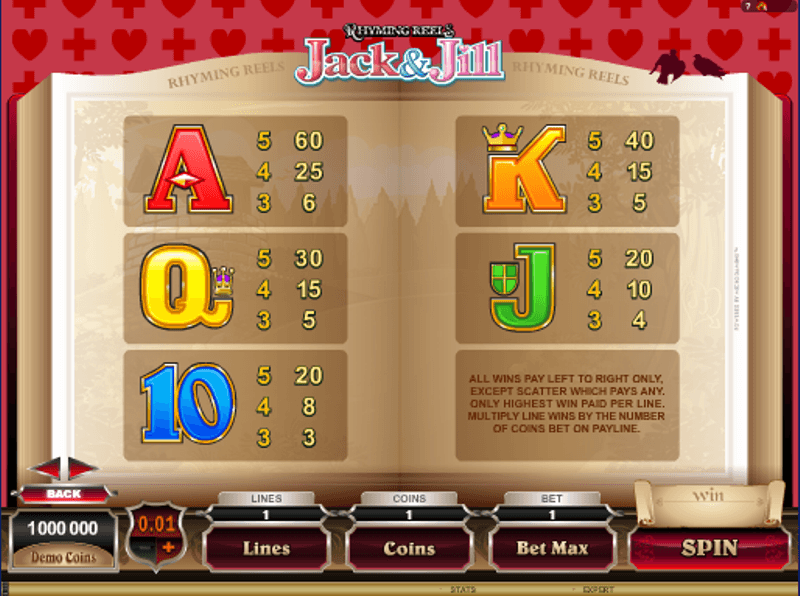Viewport: 800px width, 596px height.
Task: Click the Coins button
Action: point(409,548)
